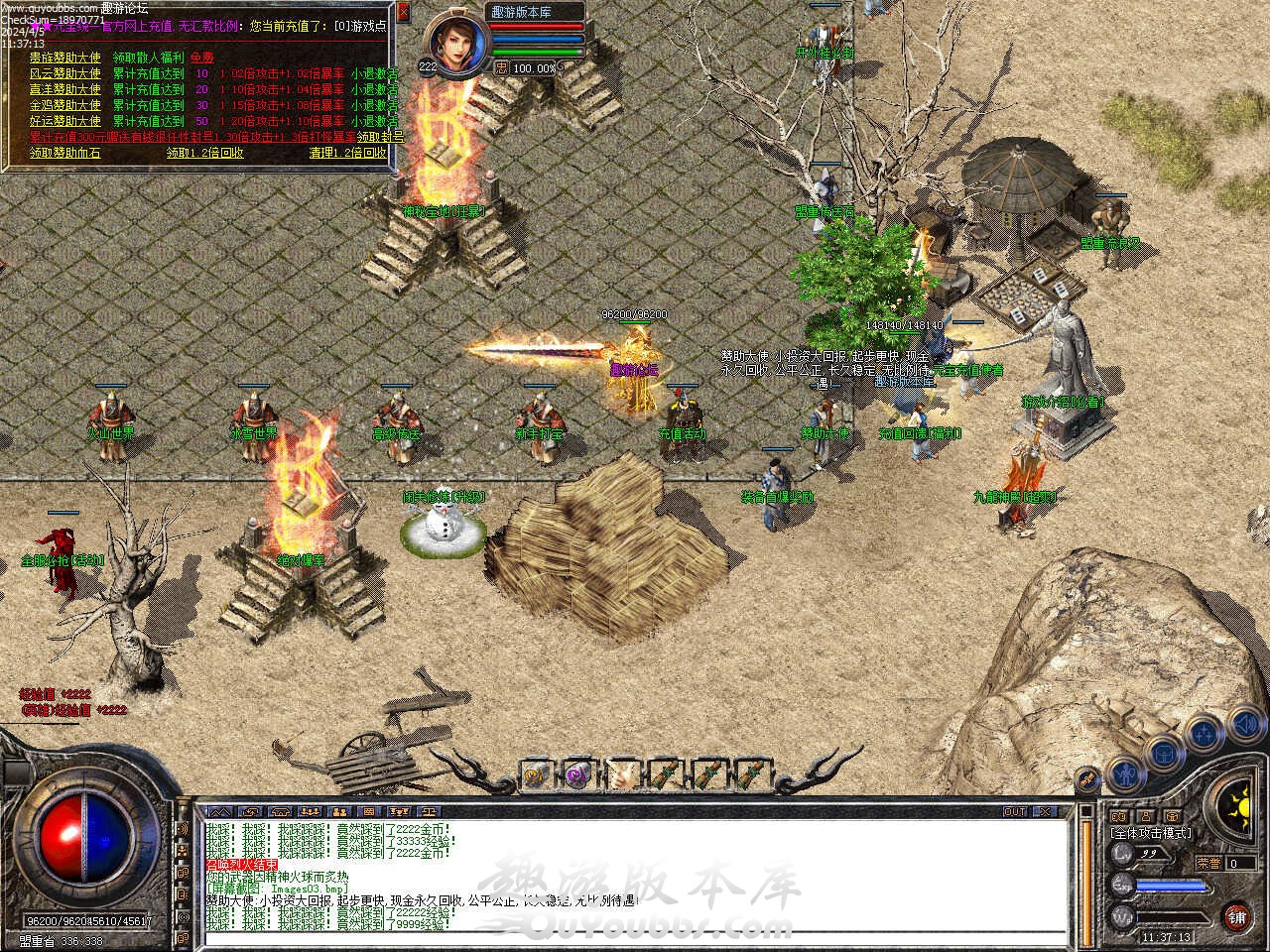Open the satellite icon minimap button
Image resolution: width=1270 pixels, height=952 pixels.
[x=1087, y=780]
